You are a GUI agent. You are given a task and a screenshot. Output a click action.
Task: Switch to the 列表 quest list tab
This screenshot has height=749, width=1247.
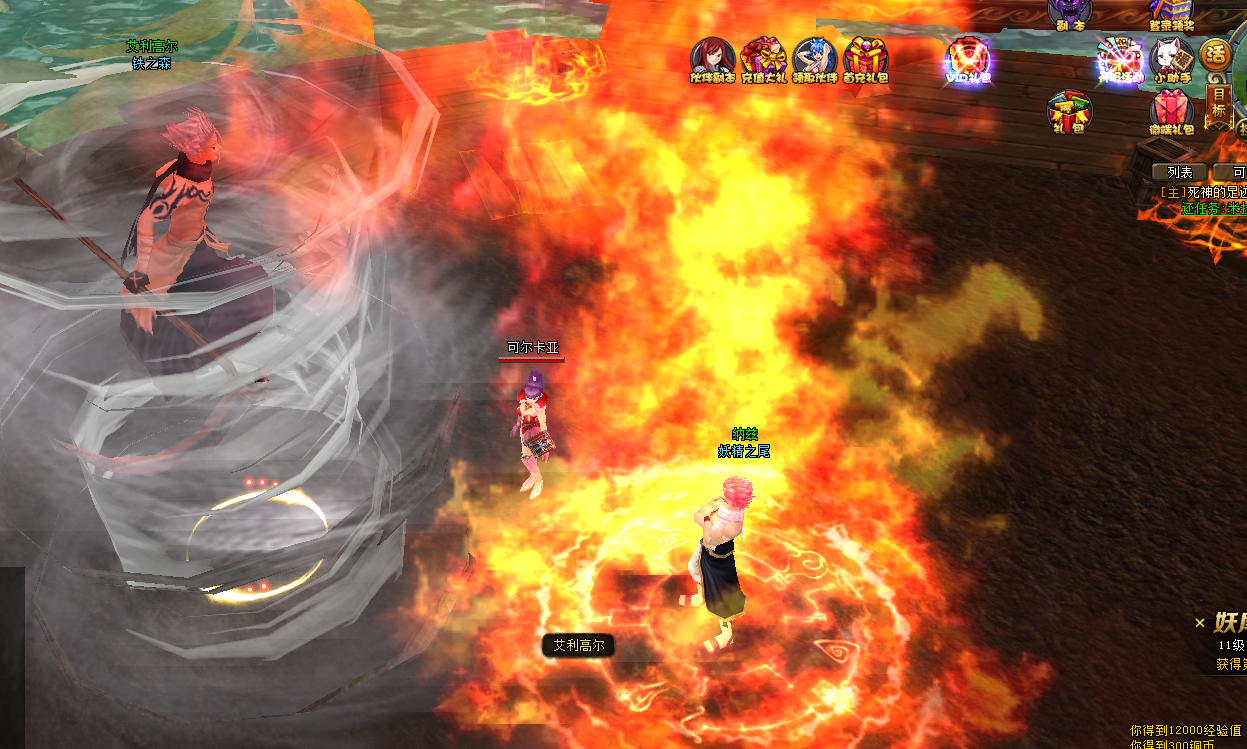pos(1180,172)
